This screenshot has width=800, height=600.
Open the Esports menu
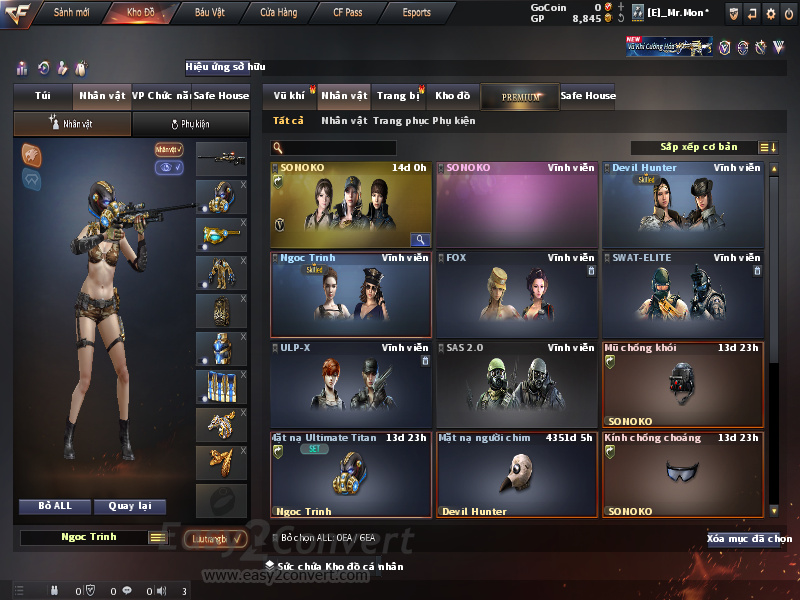[x=416, y=13]
